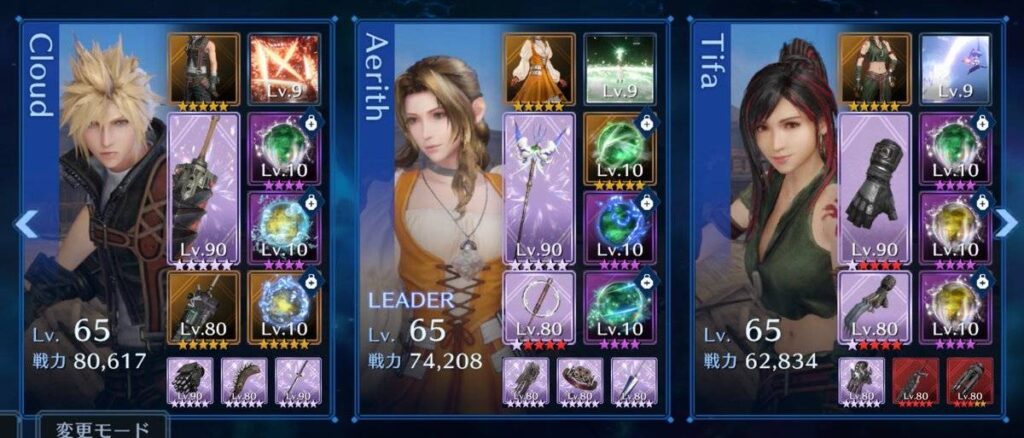This screenshot has width=1024, height=438.
Task: Go to the next party with right arrow
Action: [1004, 224]
